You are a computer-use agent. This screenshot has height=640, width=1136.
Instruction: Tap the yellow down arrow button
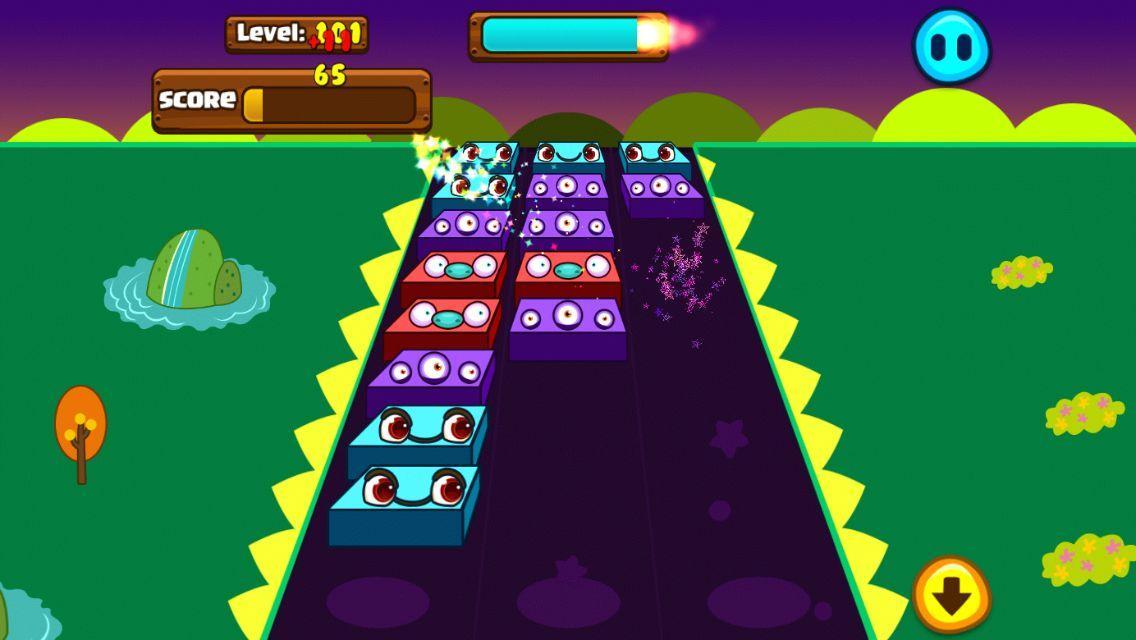[x=951, y=596]
